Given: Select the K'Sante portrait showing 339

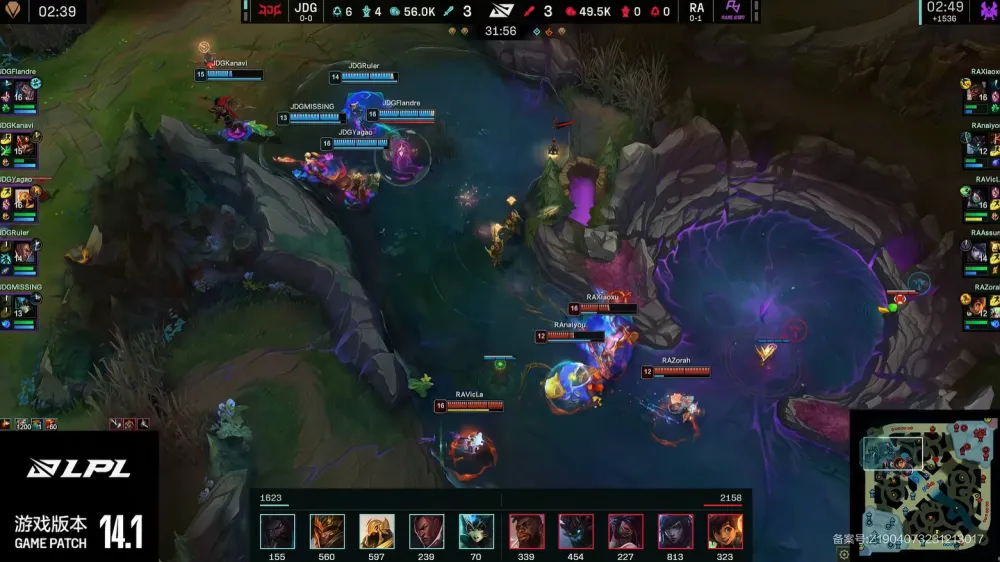Looking at the screenshot, I should pos(526,531).
